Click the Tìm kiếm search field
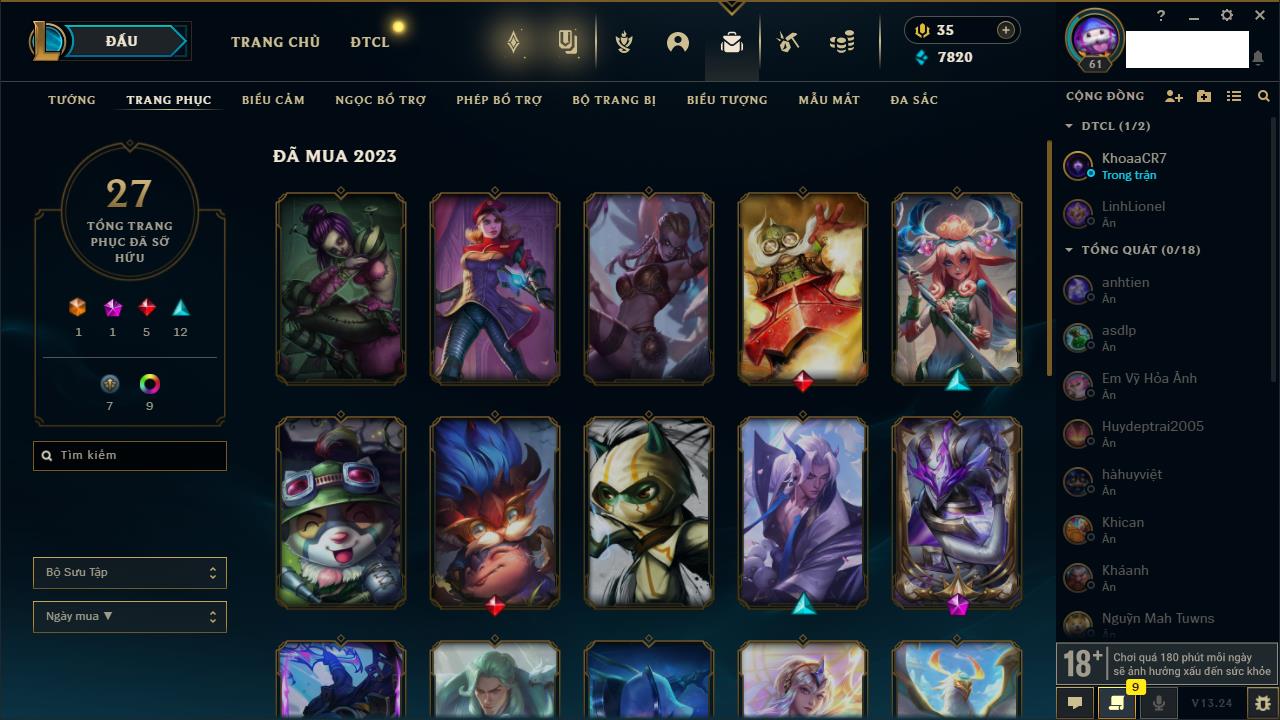Viewport: 1280px width, 720px height. (130, 456)
